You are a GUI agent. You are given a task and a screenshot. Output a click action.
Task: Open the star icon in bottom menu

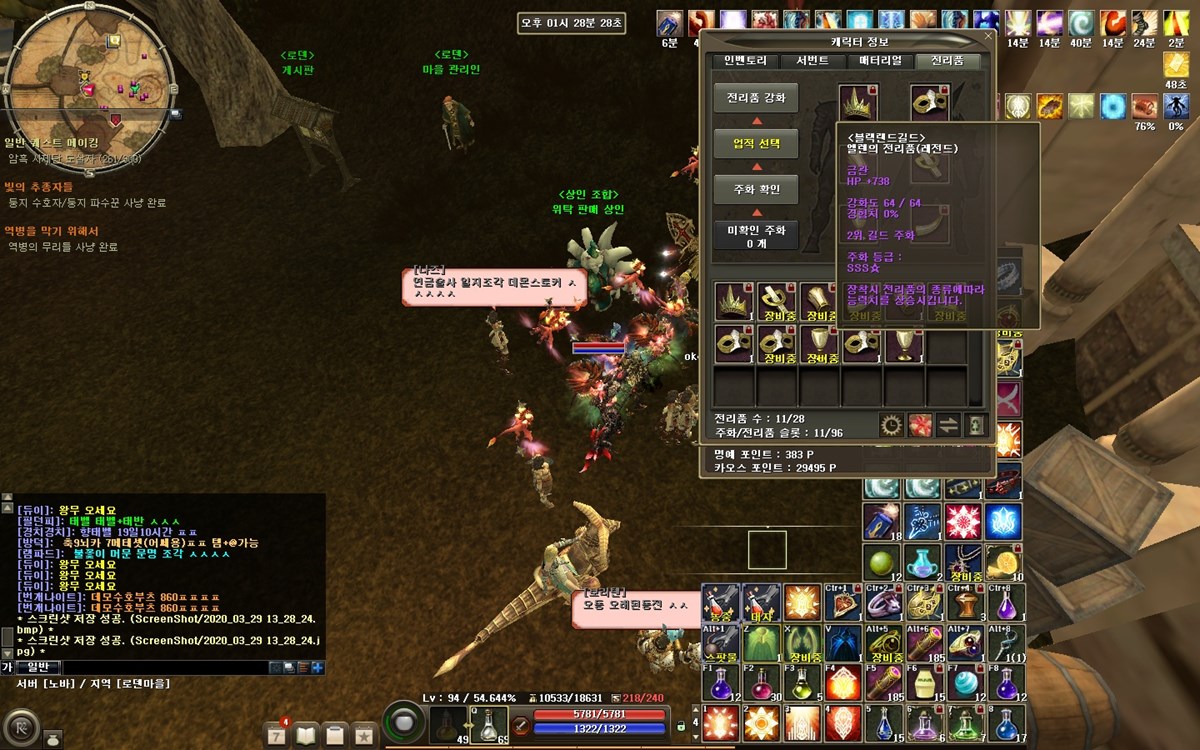[x=365, y=736]
